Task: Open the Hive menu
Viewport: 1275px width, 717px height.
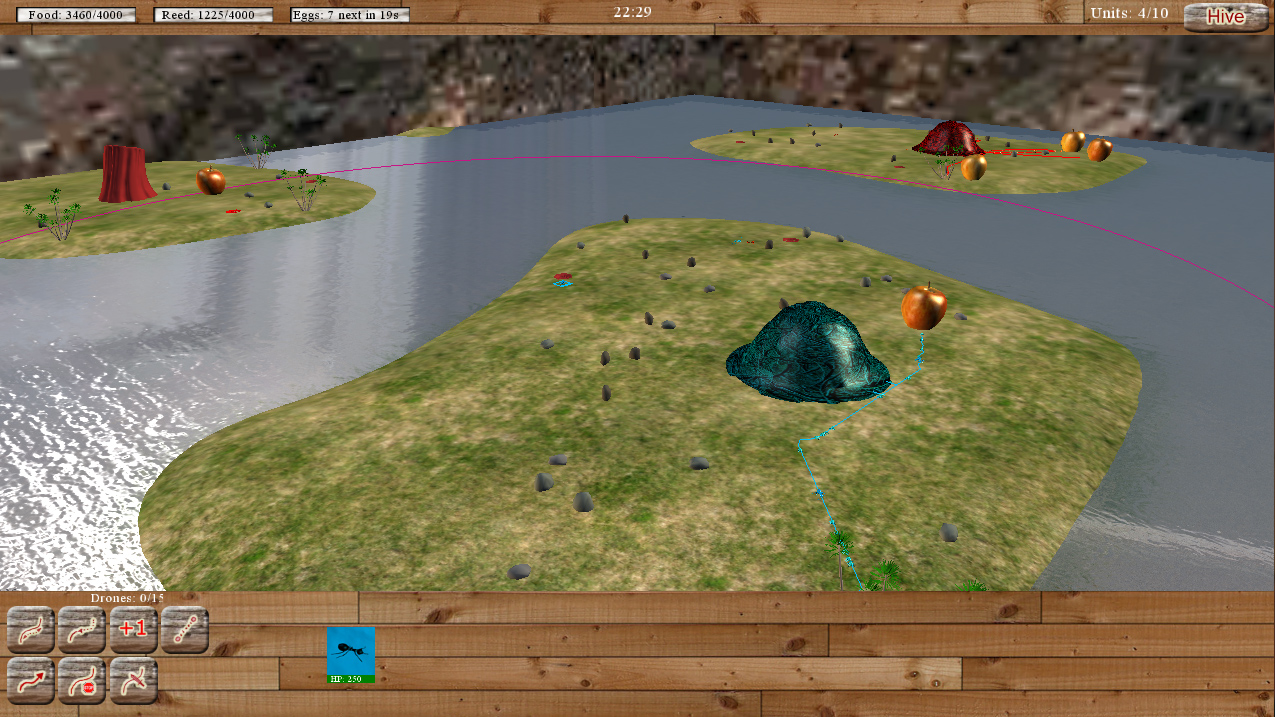Action: pyautogui.click(x=1225, y=16)
